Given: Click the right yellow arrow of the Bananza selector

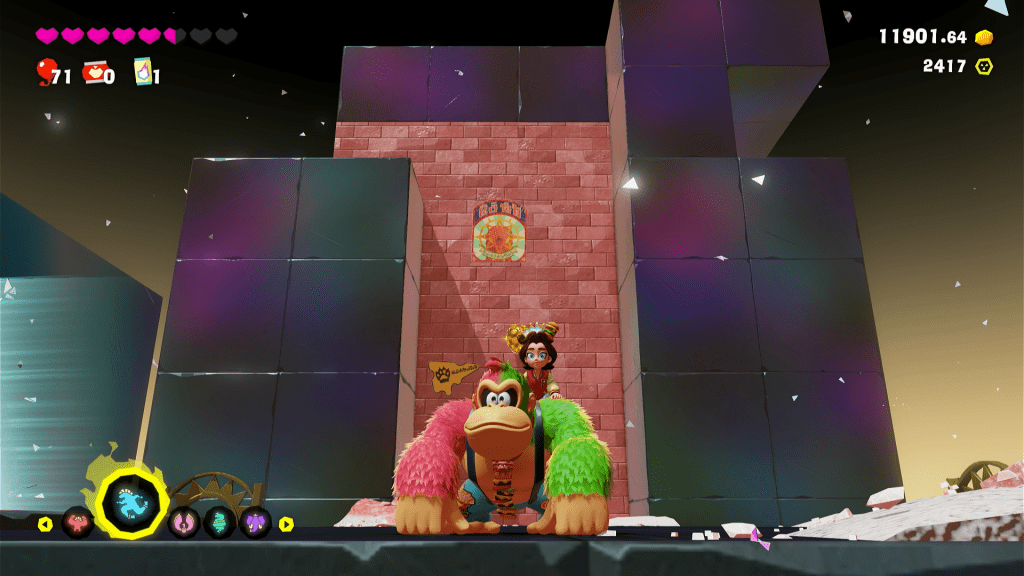Looking at the screenshot, I should [x=286, y=524].
